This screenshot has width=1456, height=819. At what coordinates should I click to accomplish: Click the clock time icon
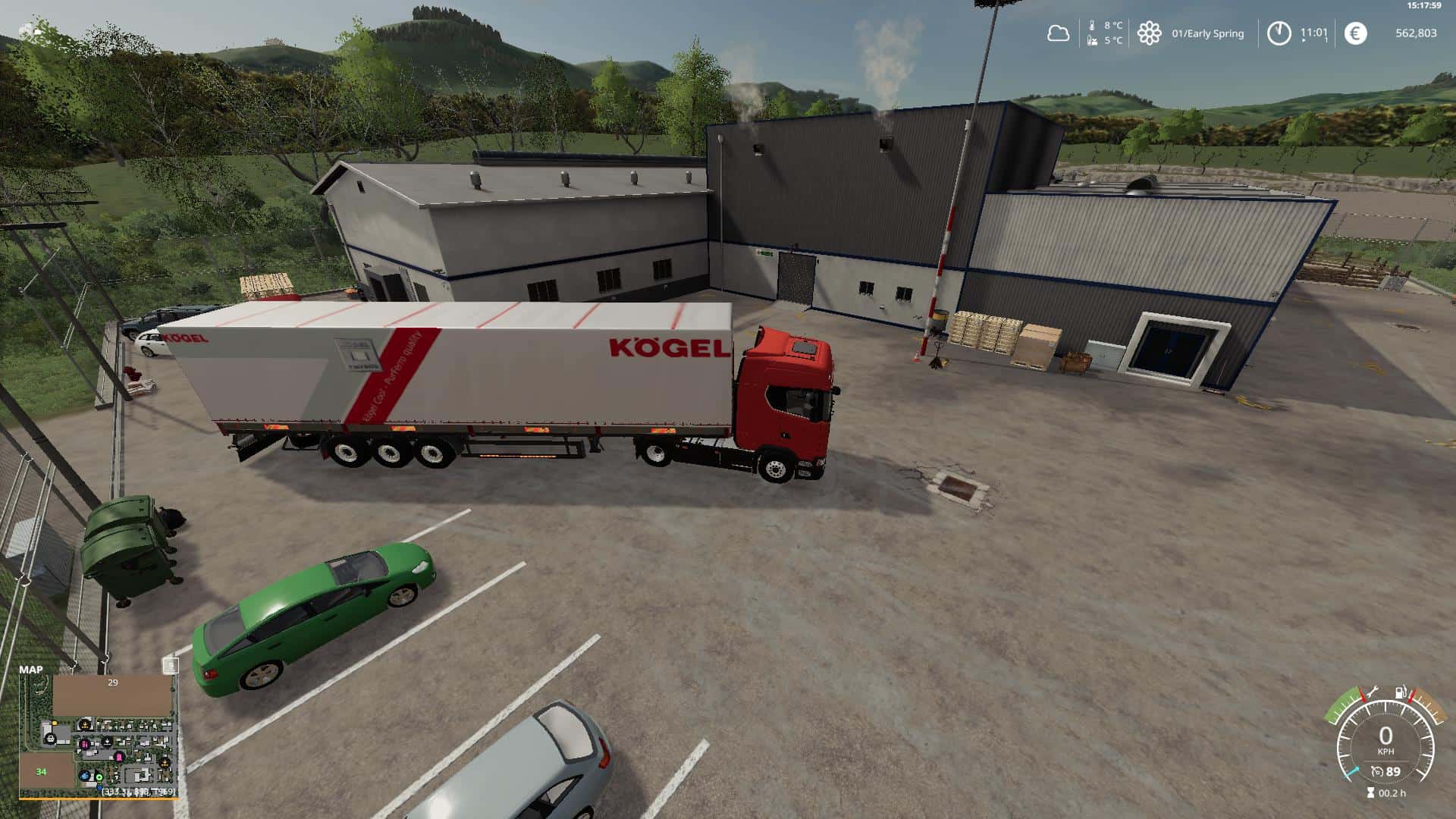[x=1279, y=33]
